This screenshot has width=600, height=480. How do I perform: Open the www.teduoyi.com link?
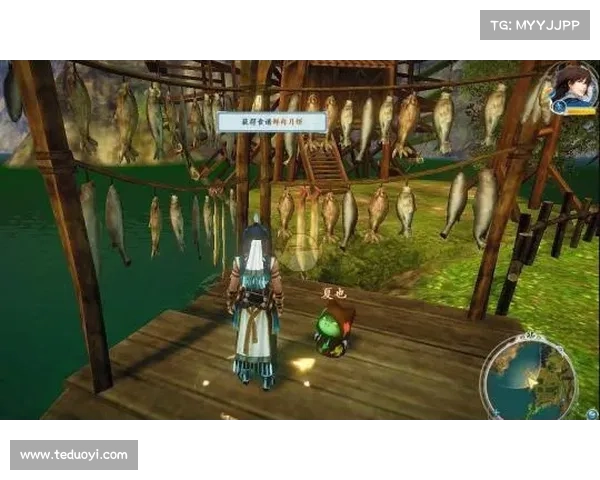pos(75,455)
